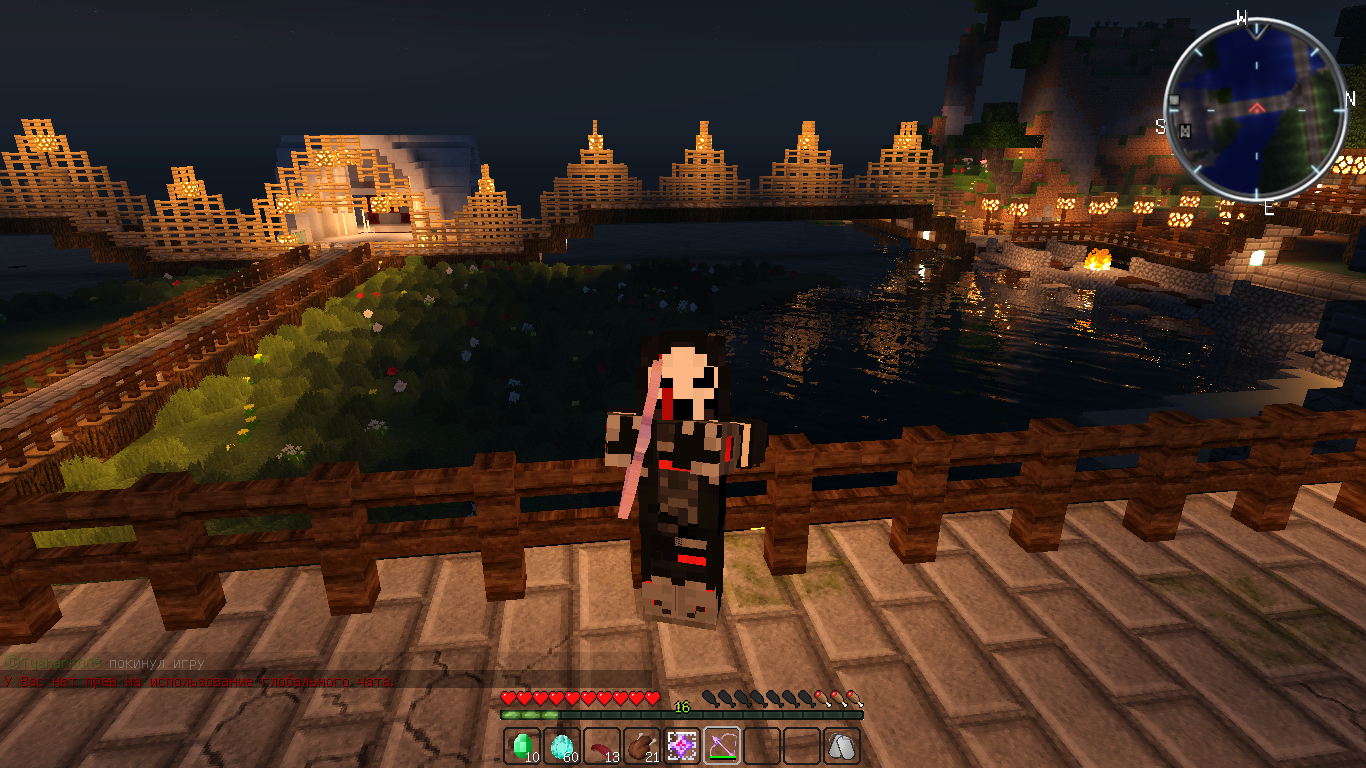Select the enchanted bow slot
The height and width of the screenshot is (768, 1366).
tap(722, 746)
